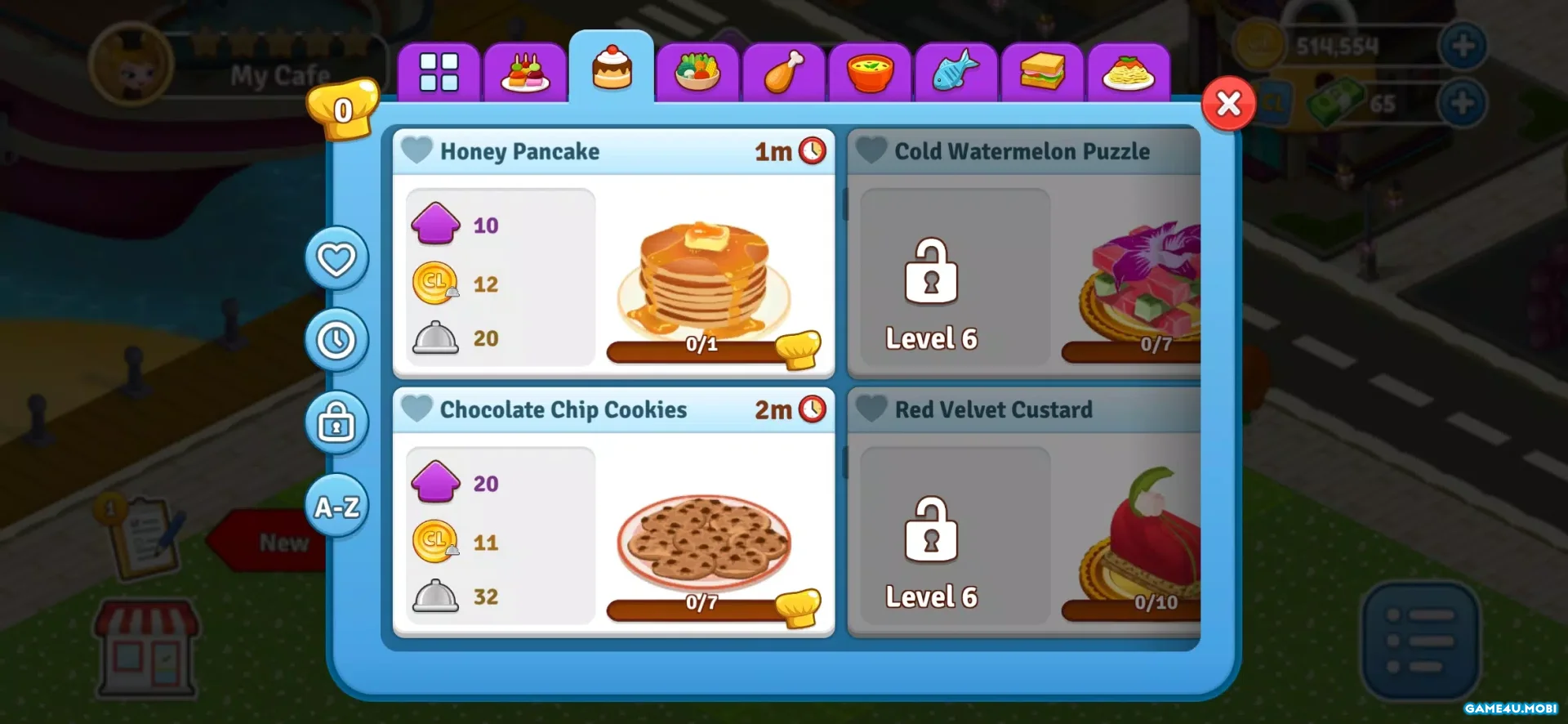The width and height of the screenshot is (1568, 724).
Task: Select the dessert cake category tab
Action: point(612,69)
